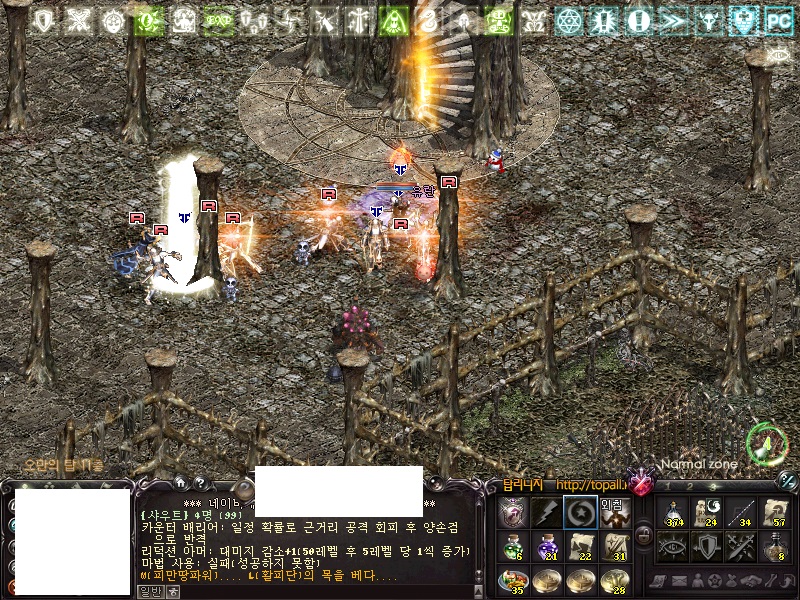
Task: Use the arrow scroll stack of 57
Action: coord(773,513)
